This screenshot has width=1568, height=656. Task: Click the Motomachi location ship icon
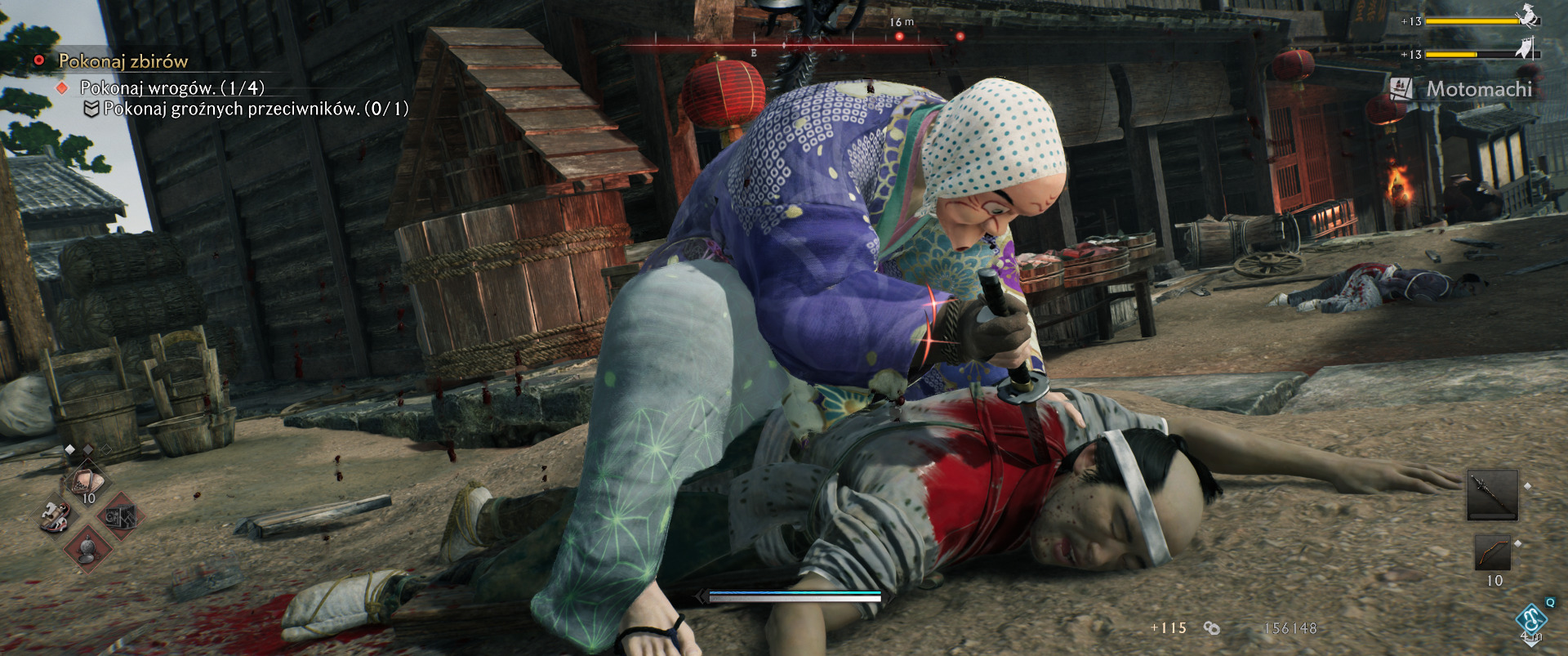(x=1401, y=88)
